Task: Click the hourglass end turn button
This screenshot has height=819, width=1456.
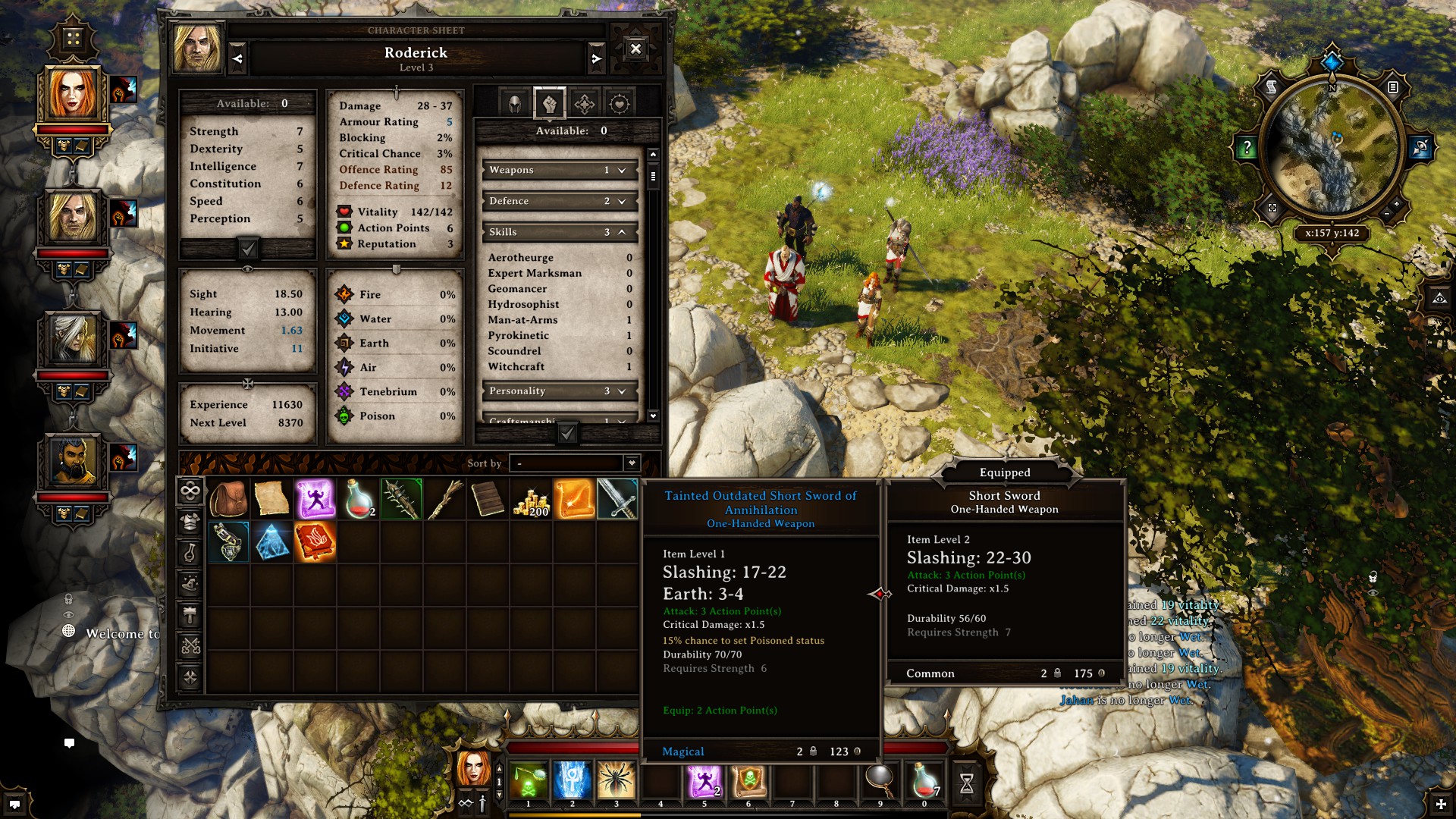Action: 966,783
